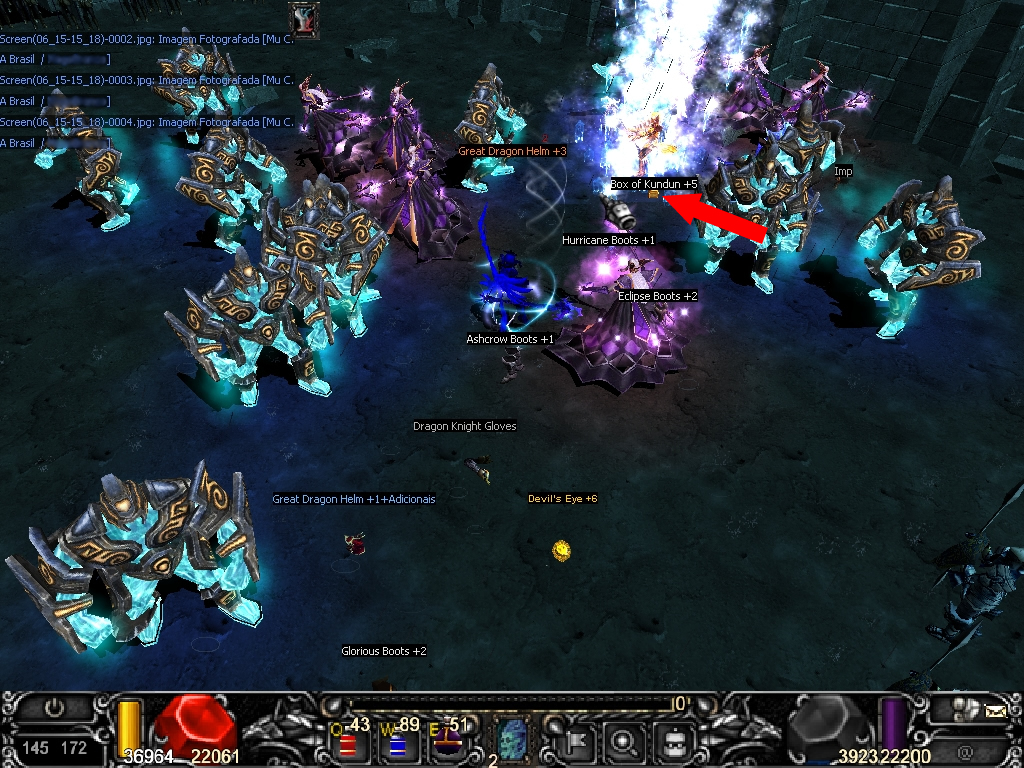Use the purple potion in slot E
This screenshot has width=1024, height=768.
point(447,743)
